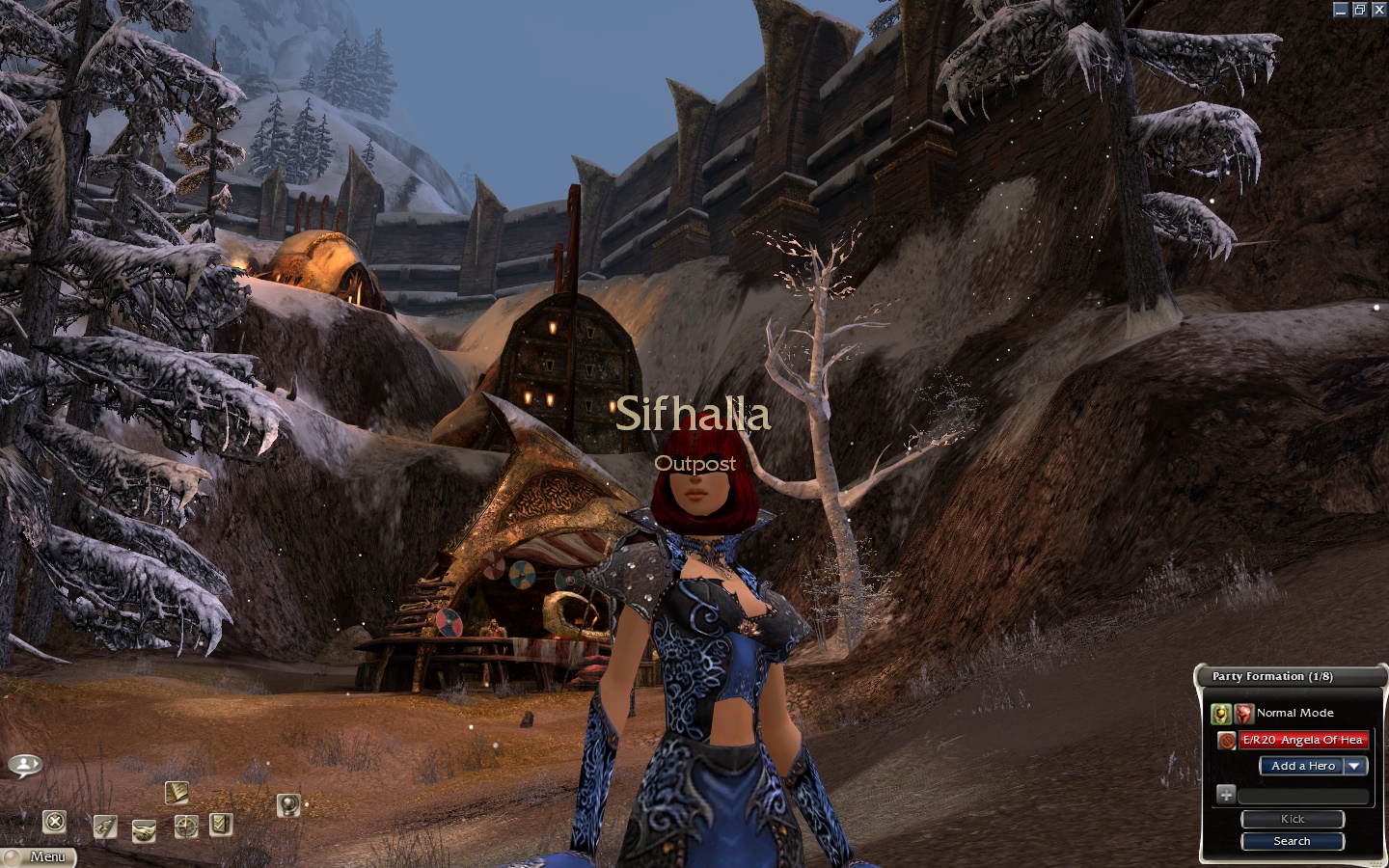This screenshot has width=1389, height=868.
Task: Minimize the game window
Action: [x=1341, y=10]
